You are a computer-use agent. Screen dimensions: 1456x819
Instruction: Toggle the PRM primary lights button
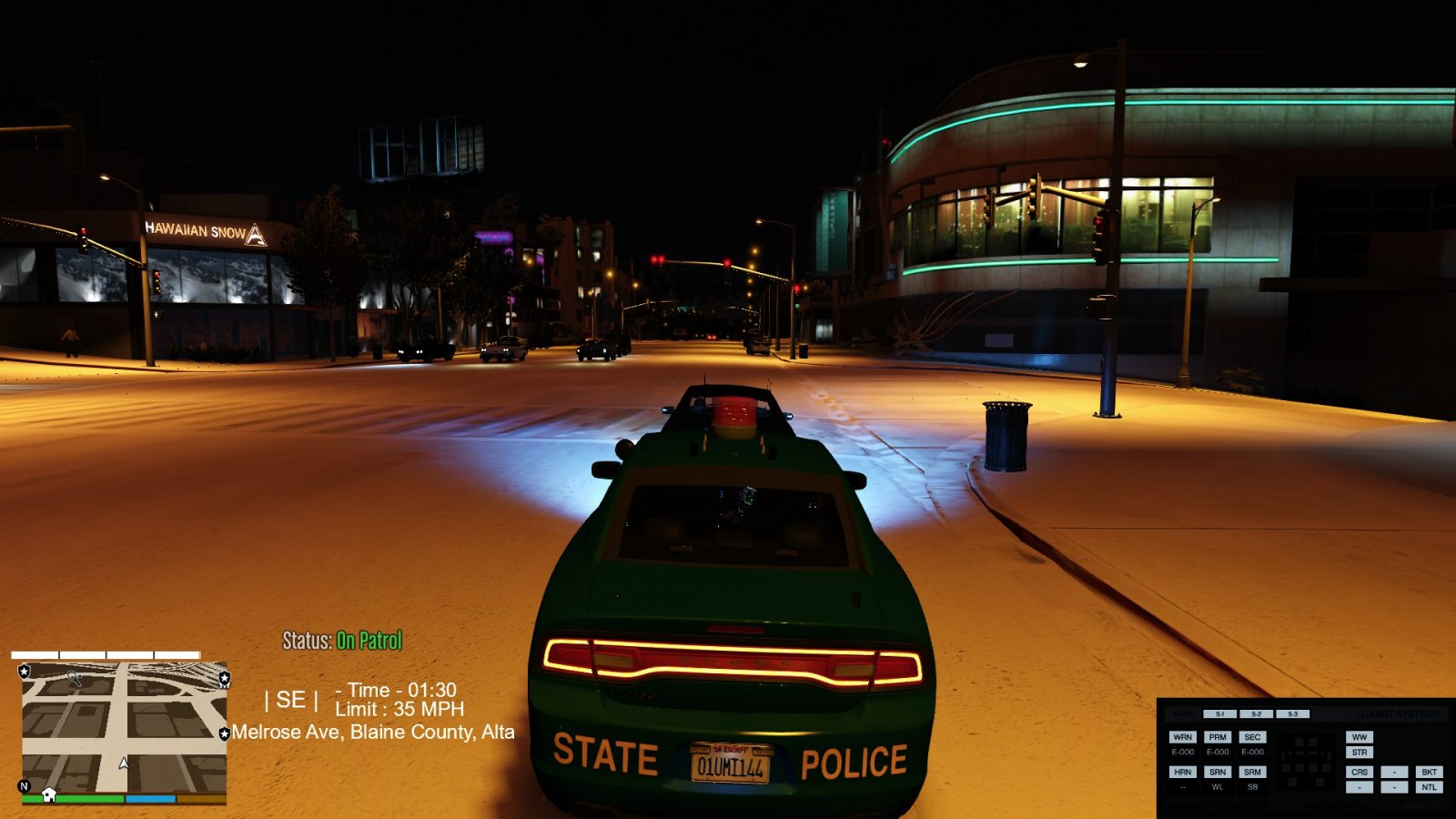click(x=1218, y=737)
